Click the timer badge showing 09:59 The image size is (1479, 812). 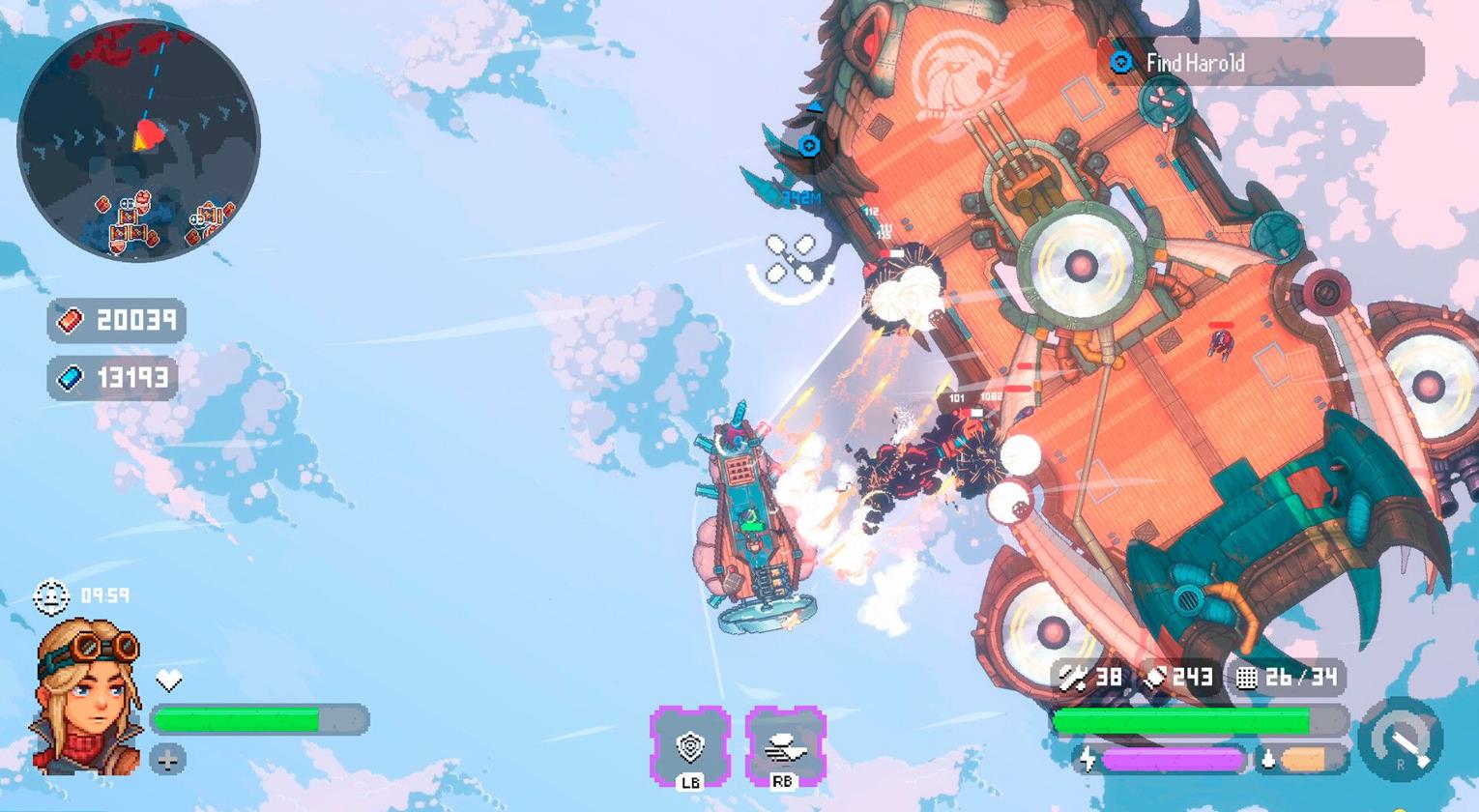(x=77, y=596)
